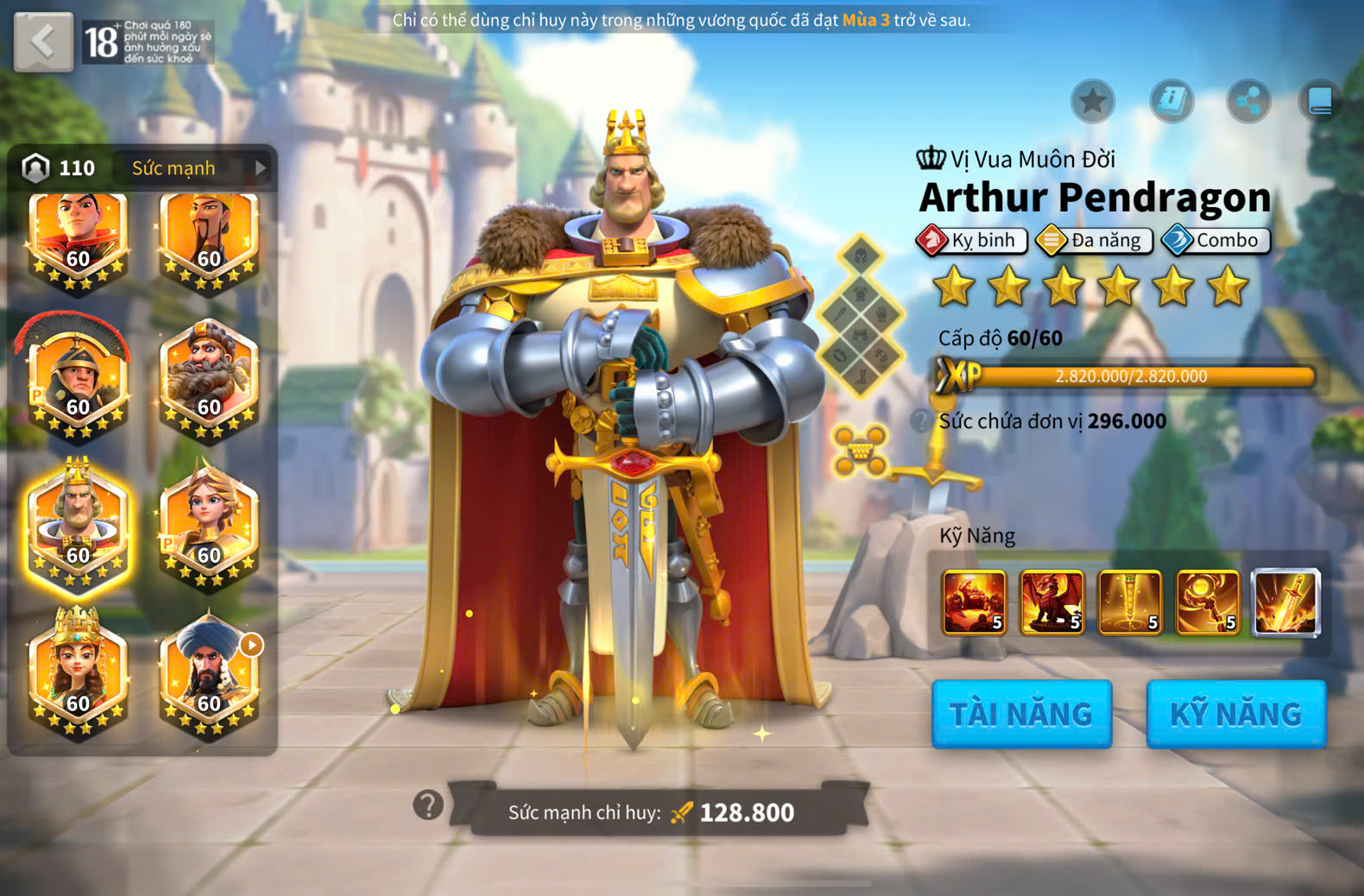Image resolution: width=1364 pixels, height=896 pixels.
Task: Mark commander with the star favorite icon
Action: tap(1093, 102)
